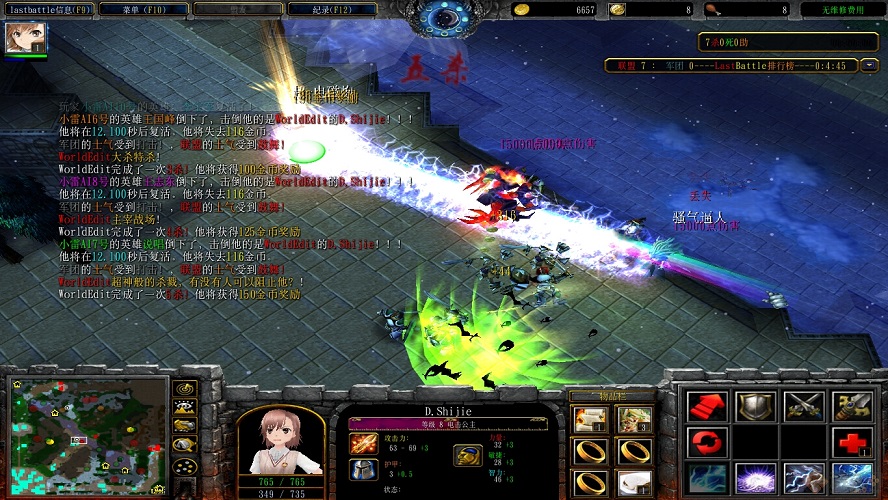Toggle the formation movement button
888x500 pixels.
click(x=184, y=466)
